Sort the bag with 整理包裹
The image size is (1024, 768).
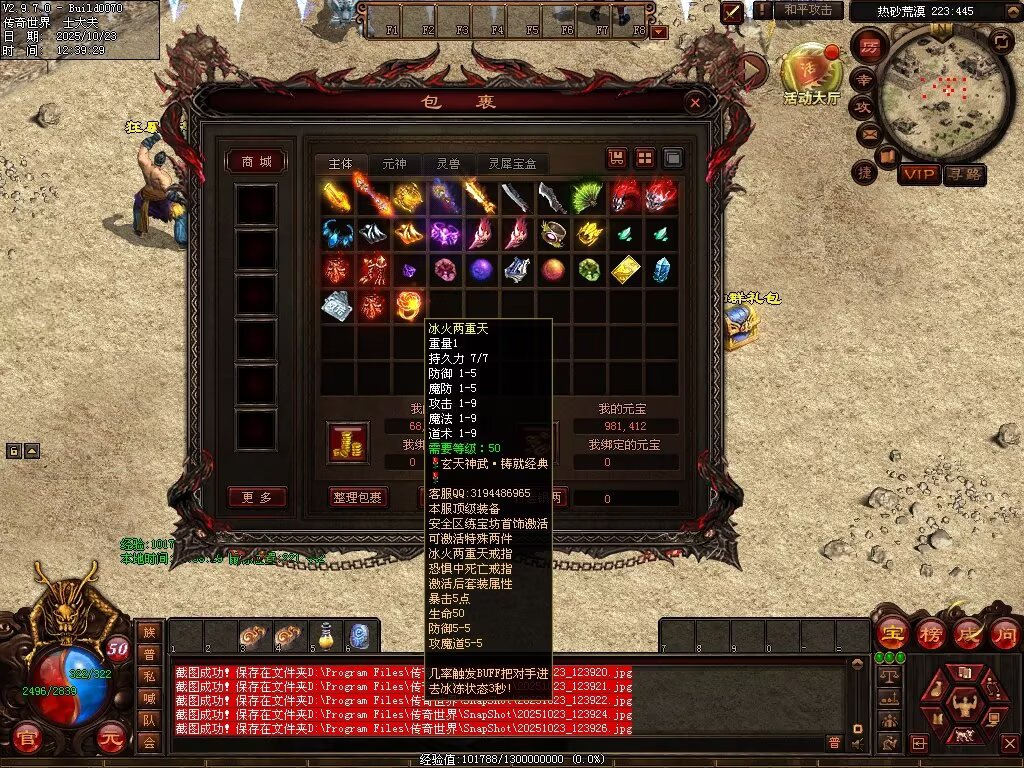(357, 497)
